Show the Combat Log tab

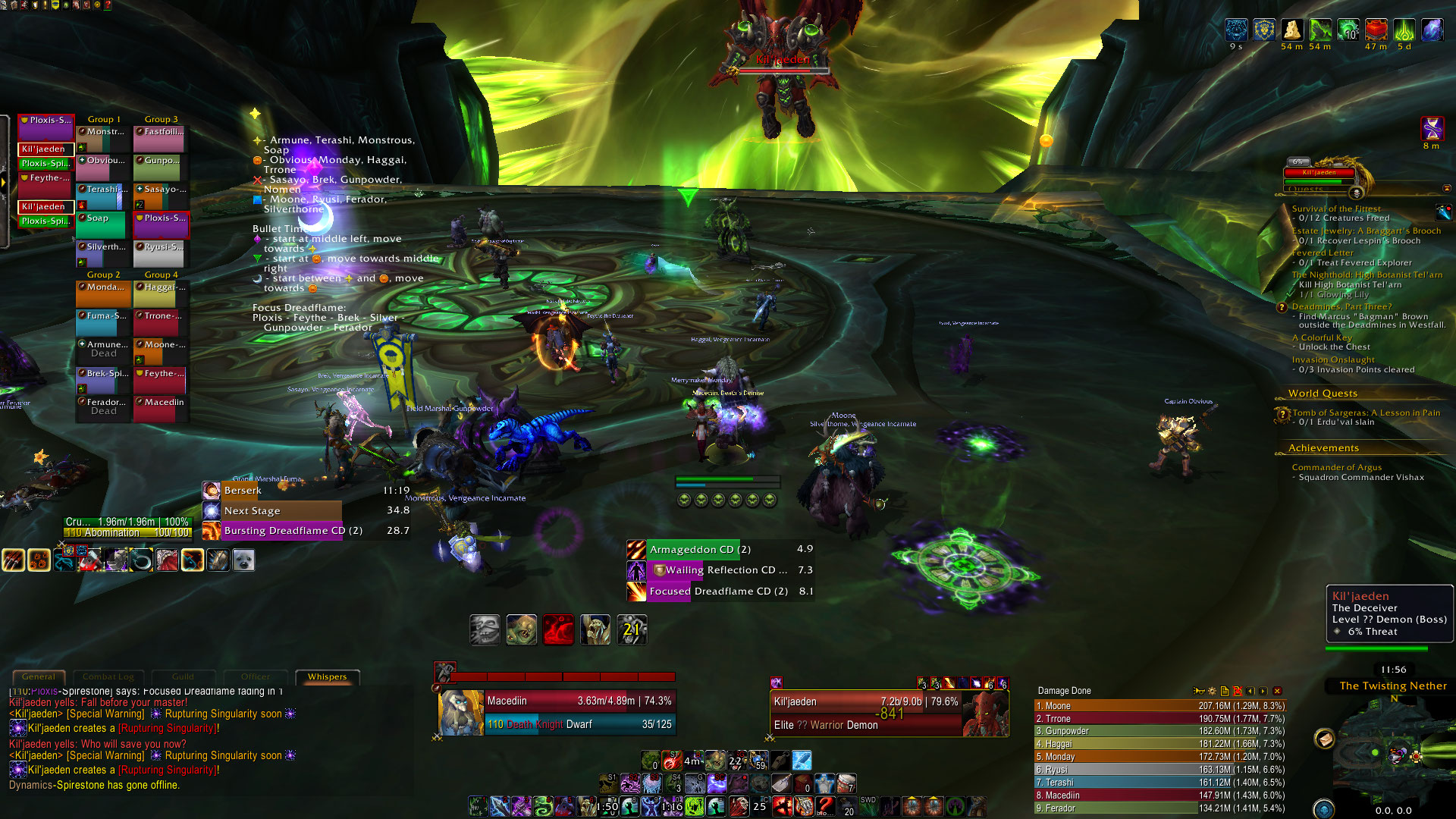(x=108, y=676)
